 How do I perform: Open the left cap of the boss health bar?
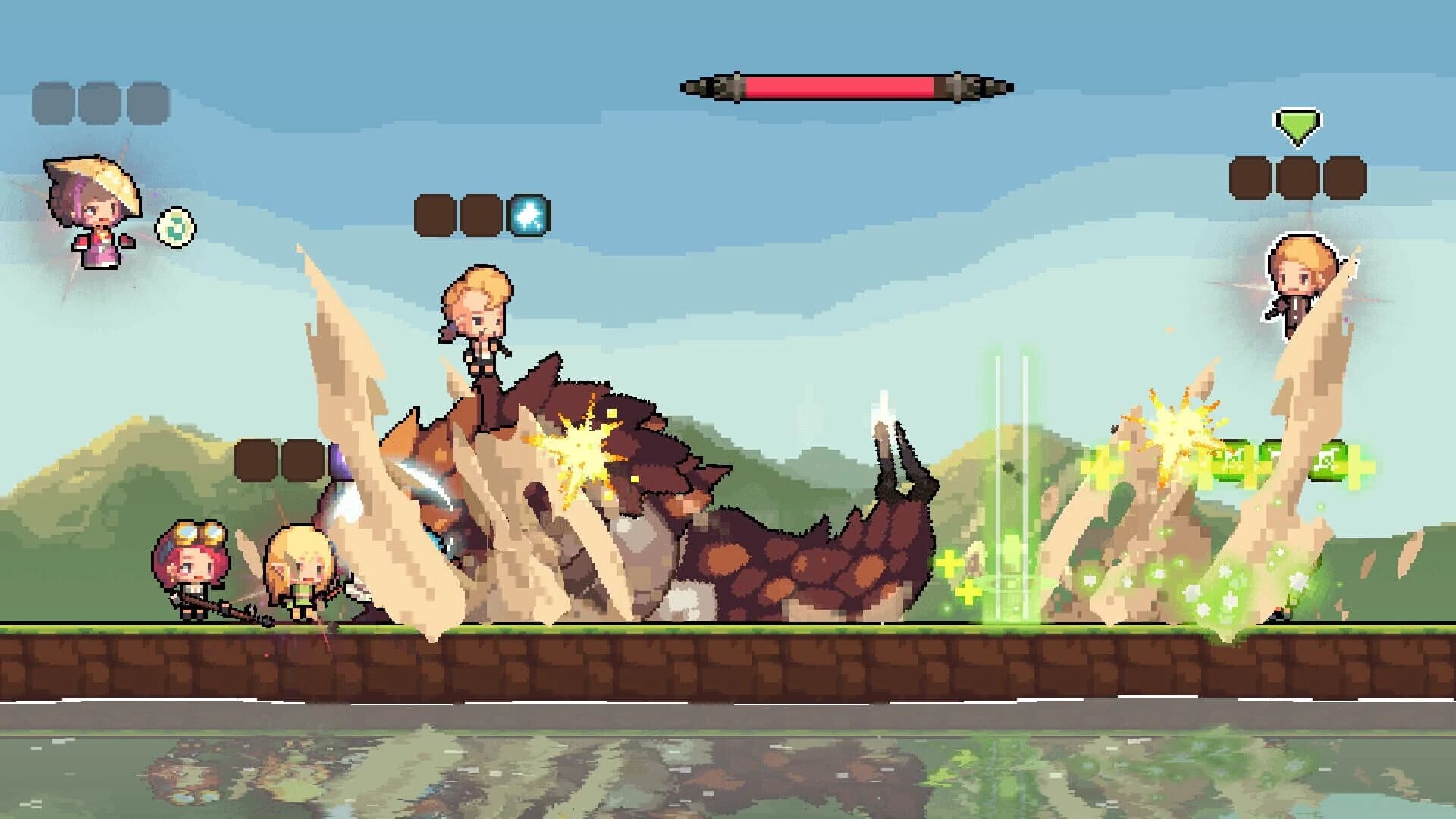pyautogui.click(x=703, y=86)
